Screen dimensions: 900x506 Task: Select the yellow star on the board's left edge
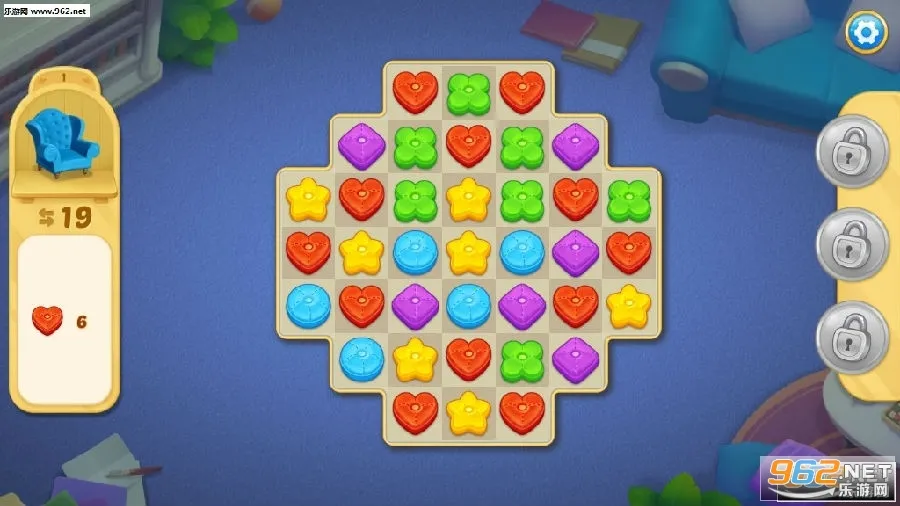(x=307, y=199)
